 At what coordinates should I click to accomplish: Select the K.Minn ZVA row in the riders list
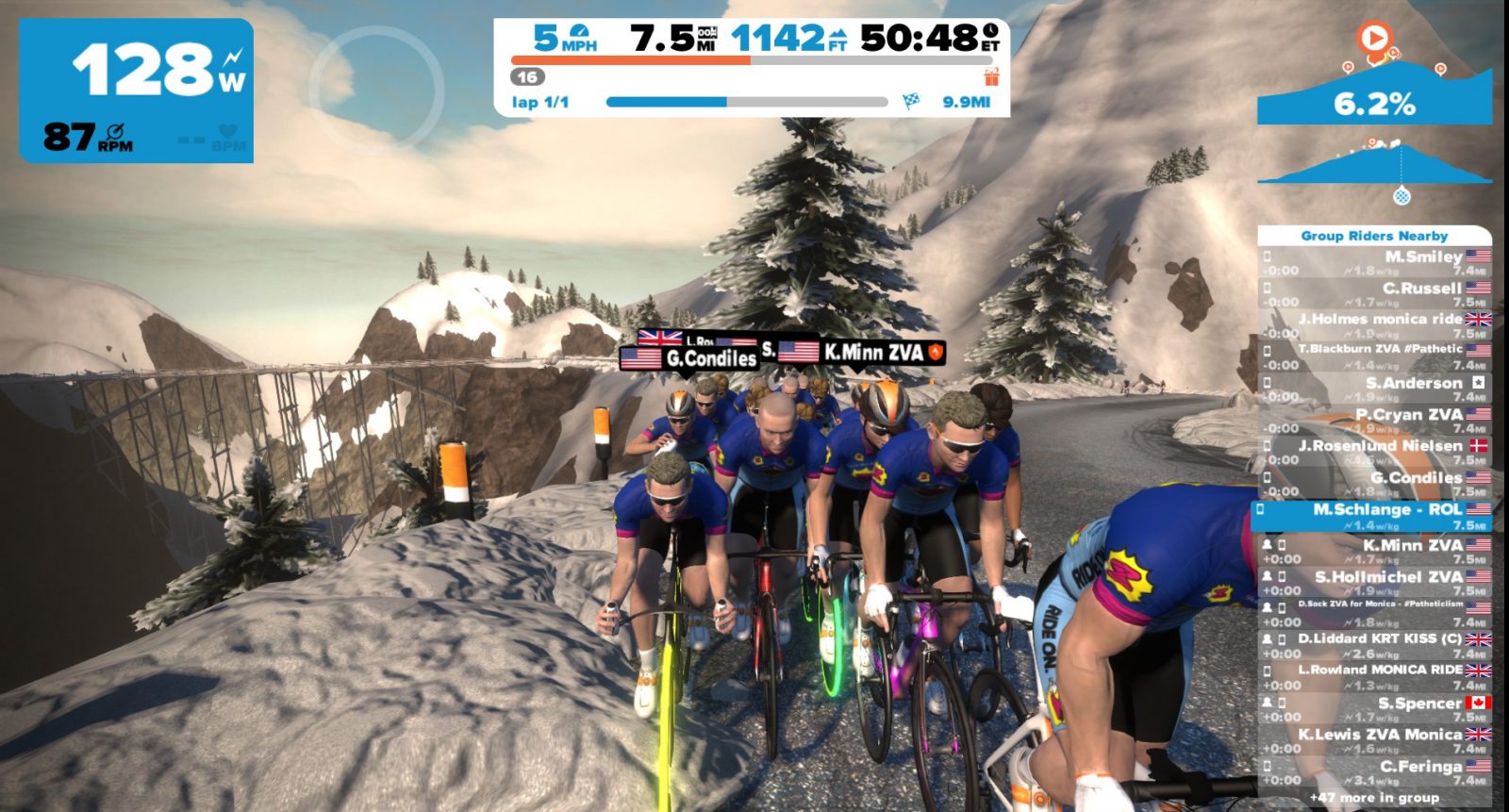pos(1374,551)
